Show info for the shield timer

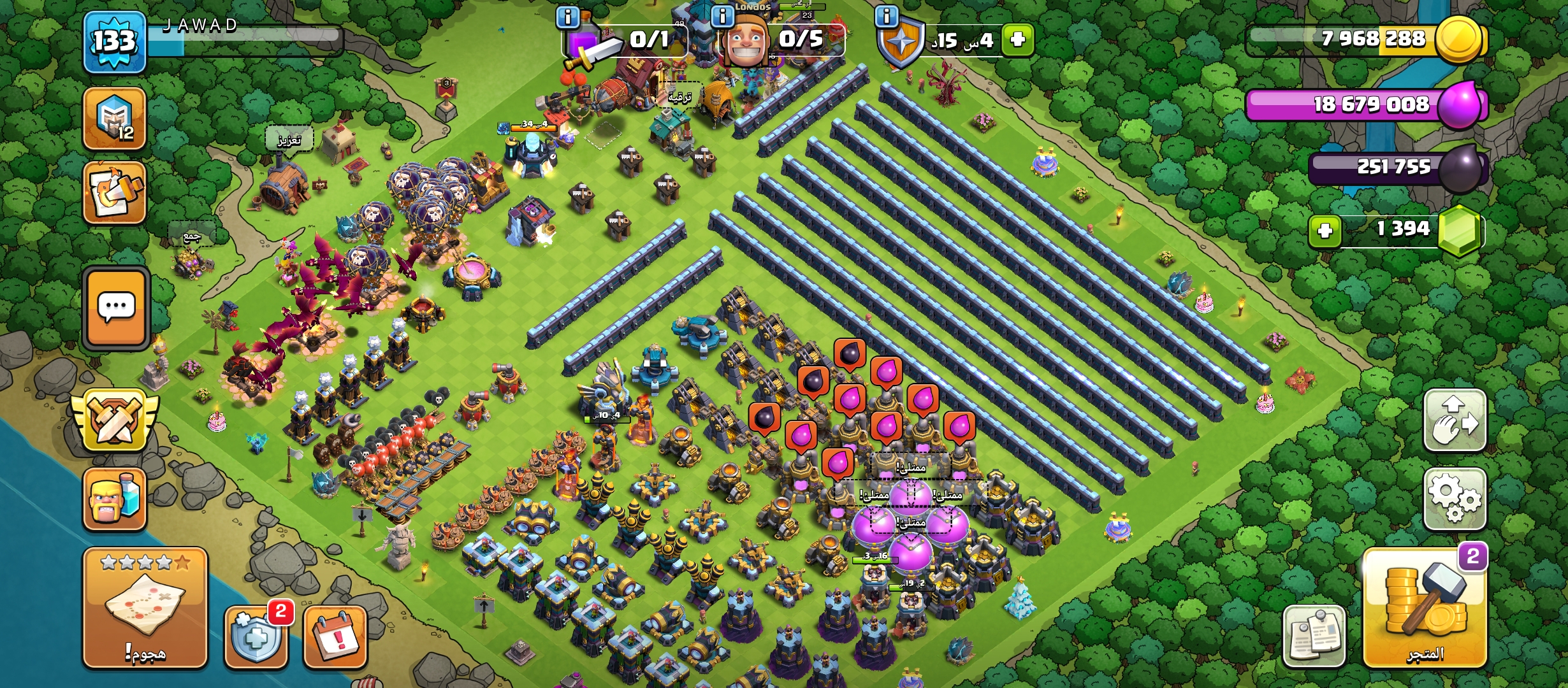point(887,16)
